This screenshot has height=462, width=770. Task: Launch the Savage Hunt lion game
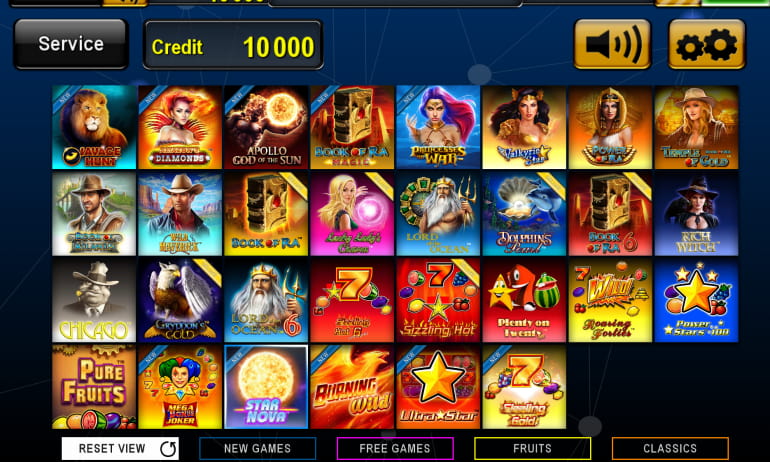click(94, 127)
